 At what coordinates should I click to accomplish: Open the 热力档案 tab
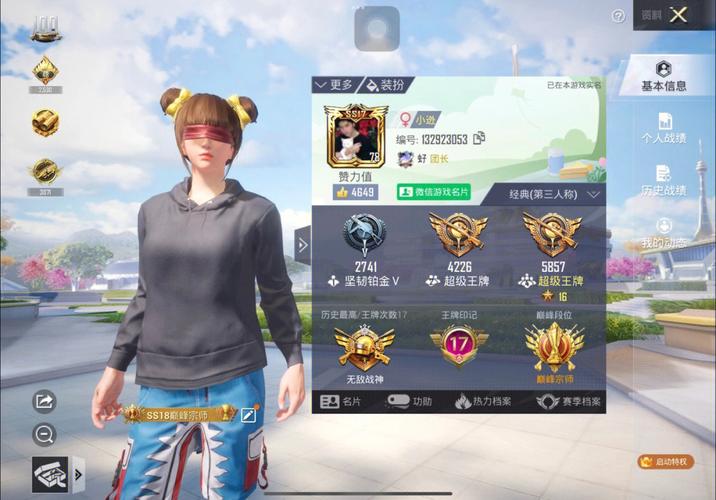point(483,401)
